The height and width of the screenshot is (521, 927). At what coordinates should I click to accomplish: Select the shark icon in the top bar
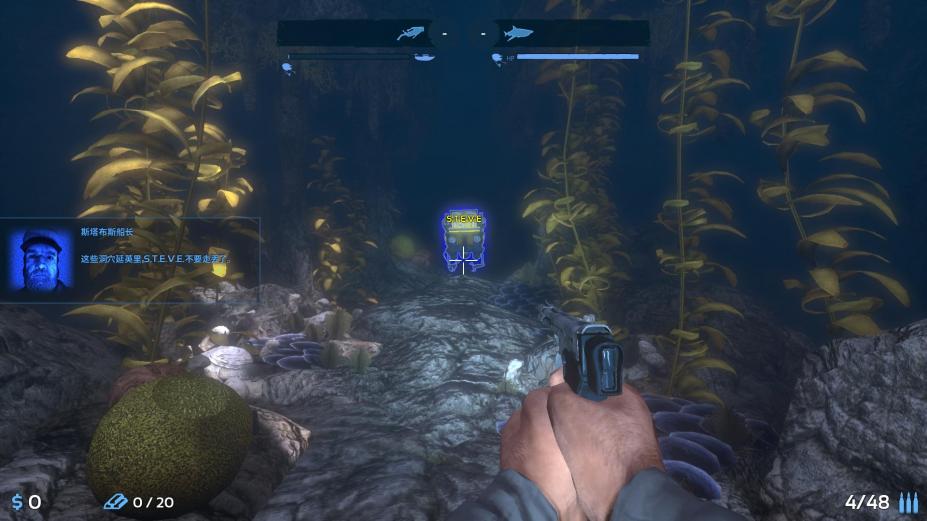(517, 34)
